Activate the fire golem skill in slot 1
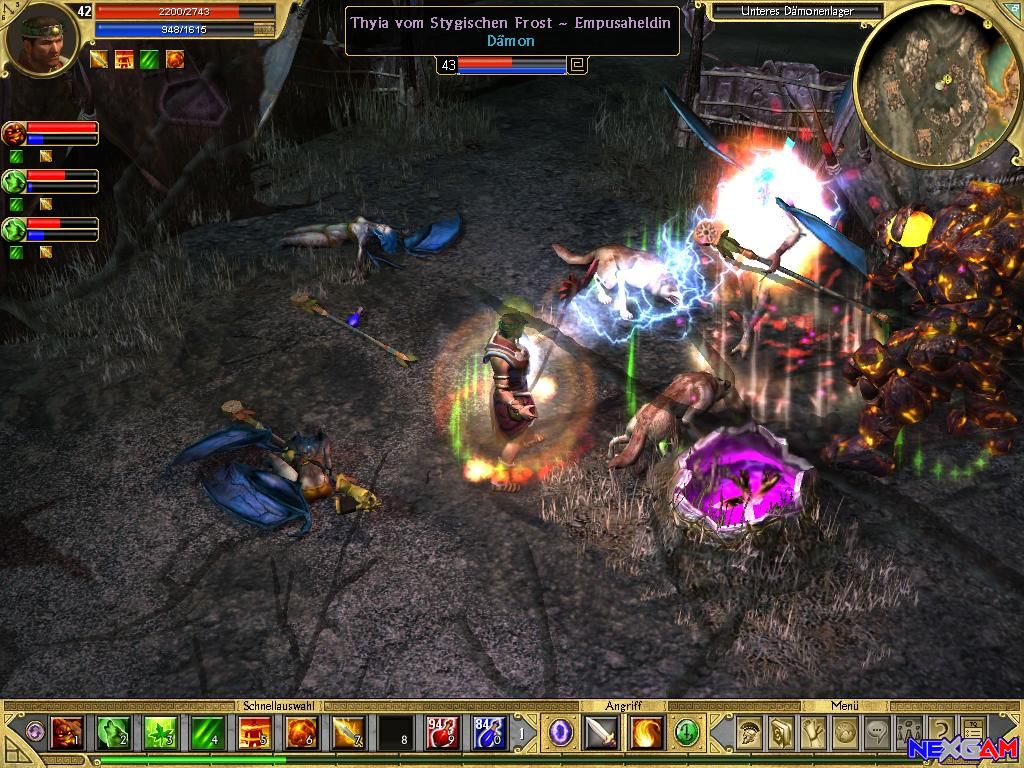The image size is (1024, 768). point(66,734)
